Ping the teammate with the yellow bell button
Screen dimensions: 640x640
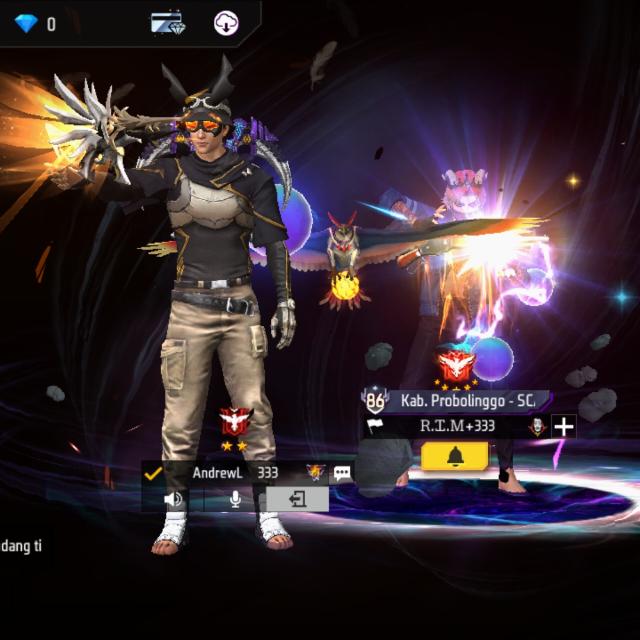coord(454,456)
